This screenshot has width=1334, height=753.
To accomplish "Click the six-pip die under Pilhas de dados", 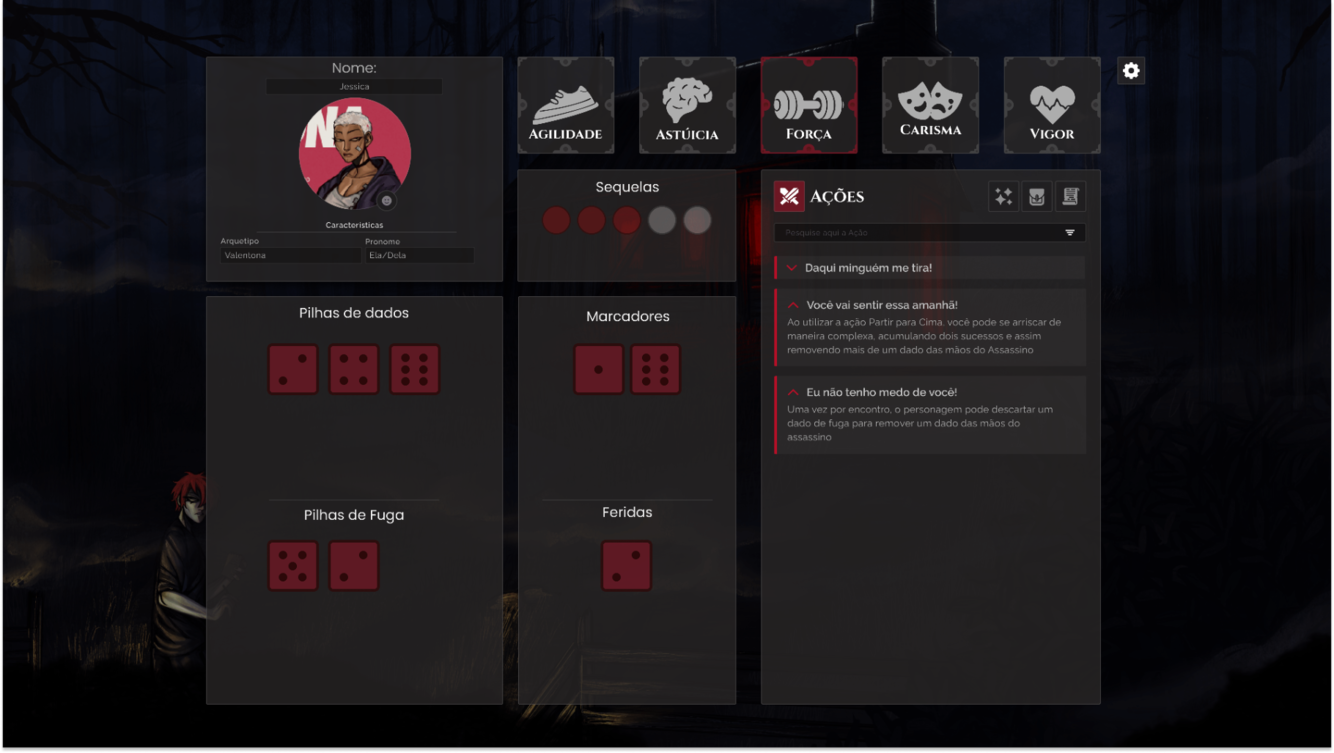I will 414,369.
